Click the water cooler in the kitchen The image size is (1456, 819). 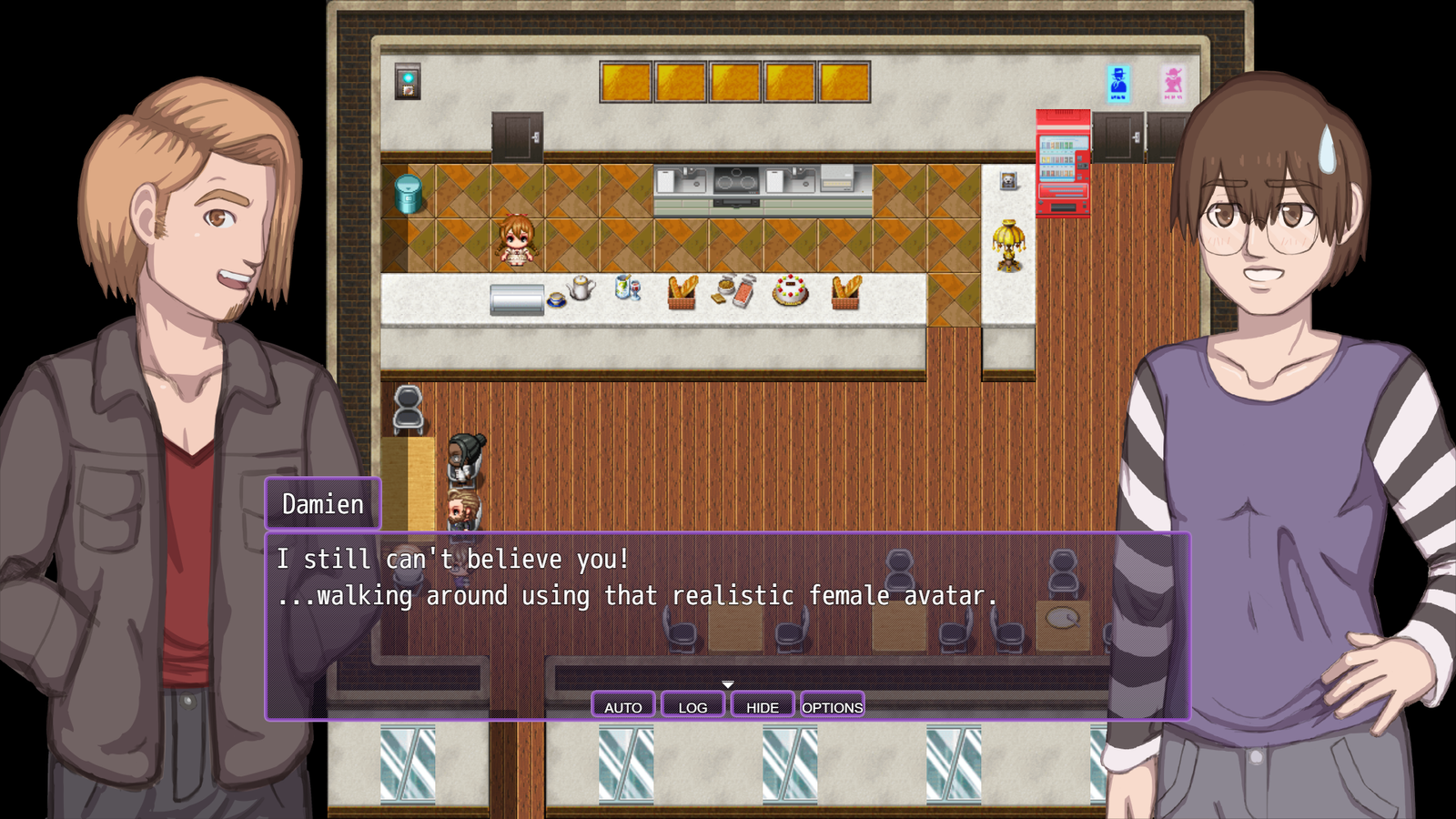[409, 196]
